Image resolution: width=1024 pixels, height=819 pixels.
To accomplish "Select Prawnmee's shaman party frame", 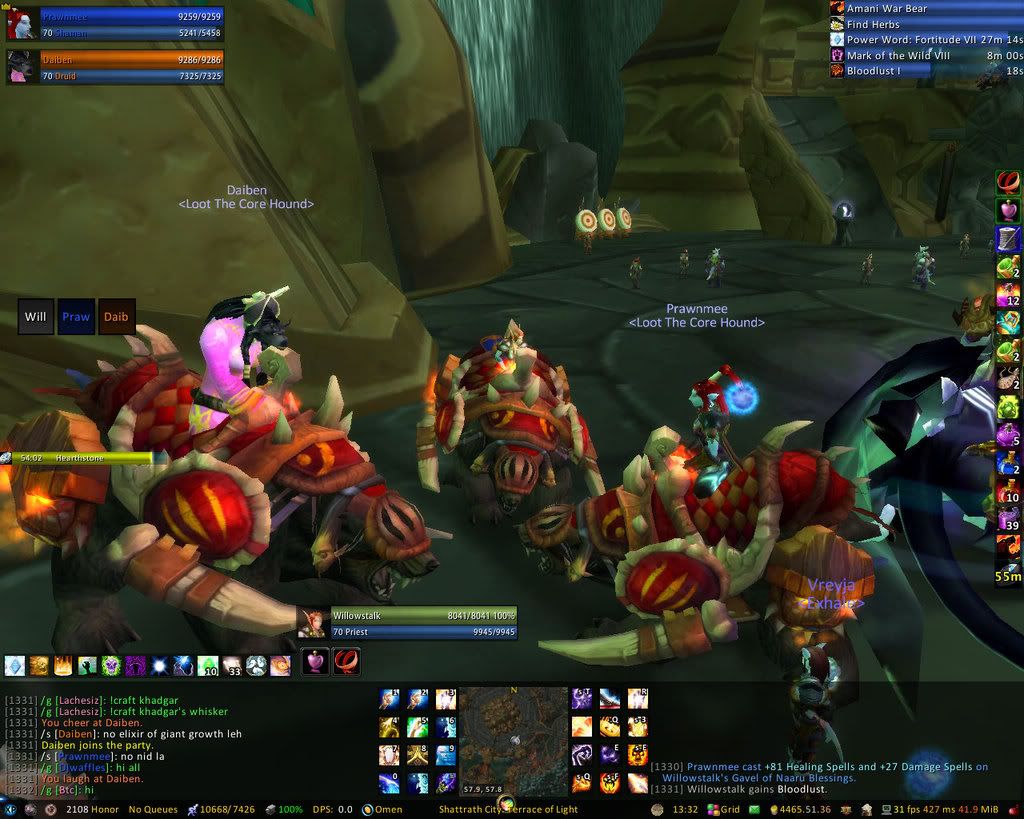I will pos(130,24).
